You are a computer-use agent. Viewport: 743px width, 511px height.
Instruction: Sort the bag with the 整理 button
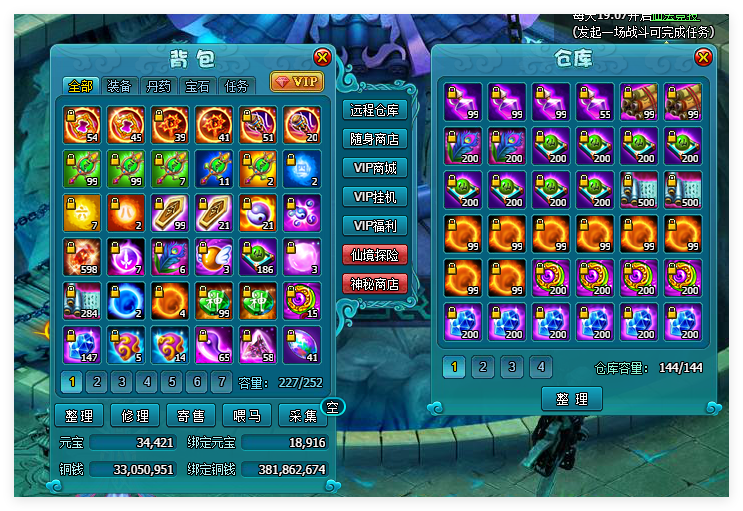click(78, 416)
